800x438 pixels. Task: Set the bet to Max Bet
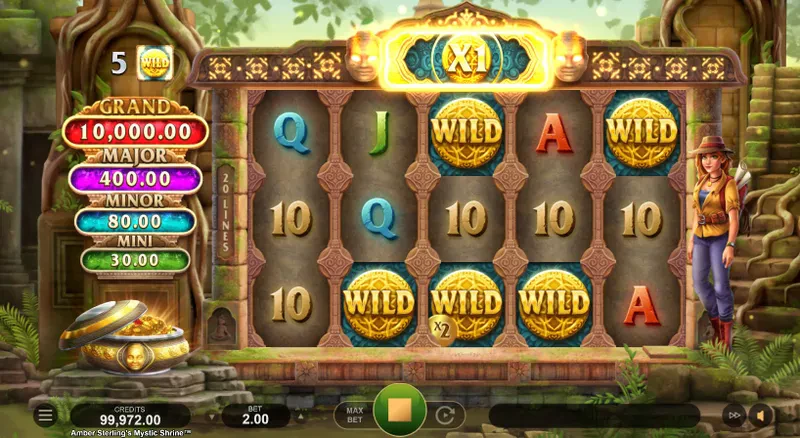(353, 414)
